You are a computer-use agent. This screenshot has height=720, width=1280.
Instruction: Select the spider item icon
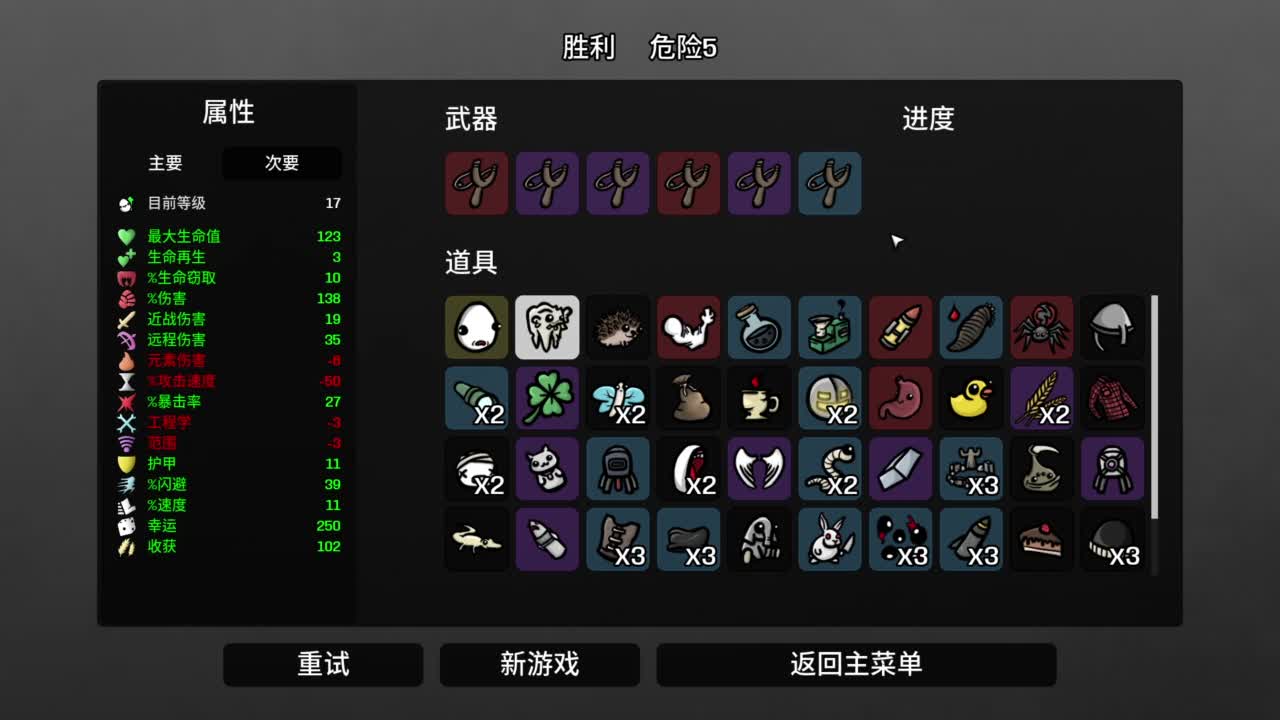click(1041, 327)
